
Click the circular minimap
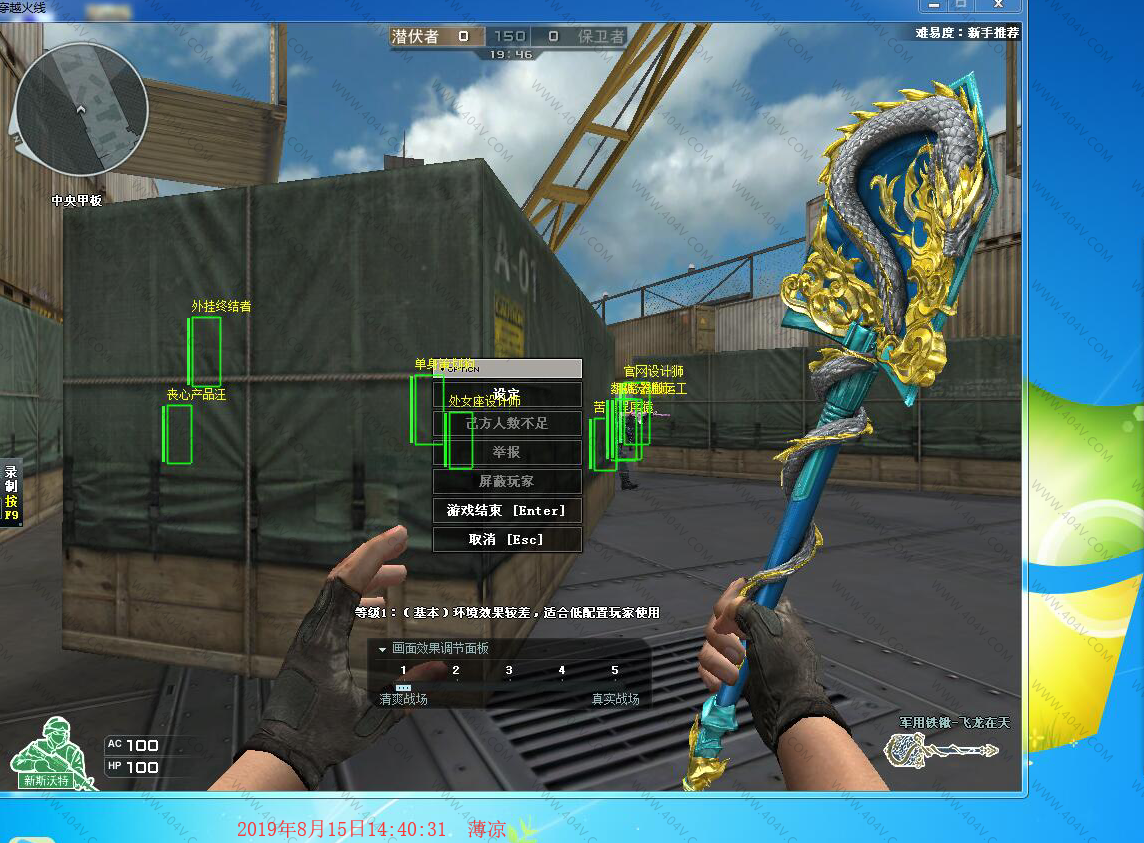tap(82, 108)
